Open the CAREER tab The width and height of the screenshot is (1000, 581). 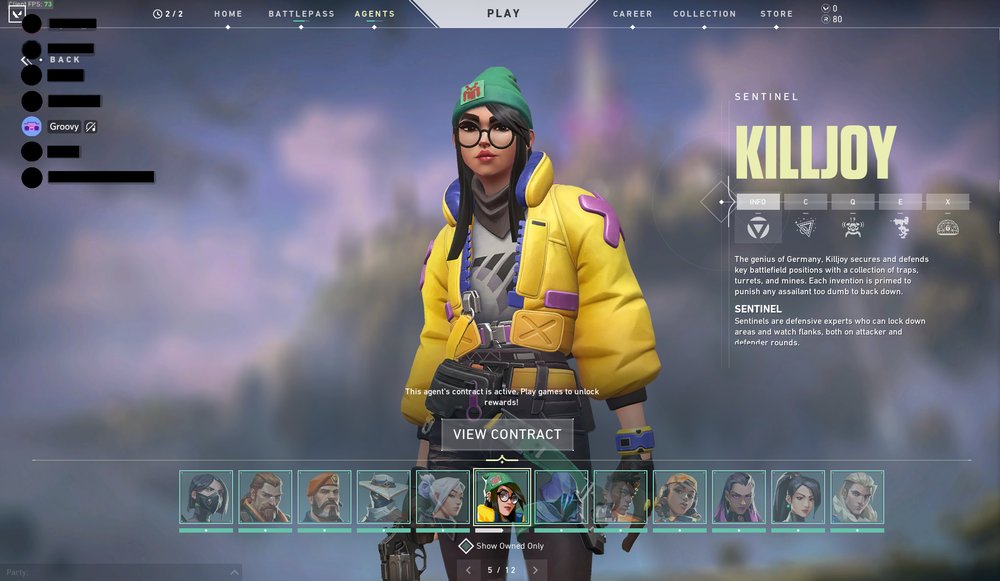point(632,14)
